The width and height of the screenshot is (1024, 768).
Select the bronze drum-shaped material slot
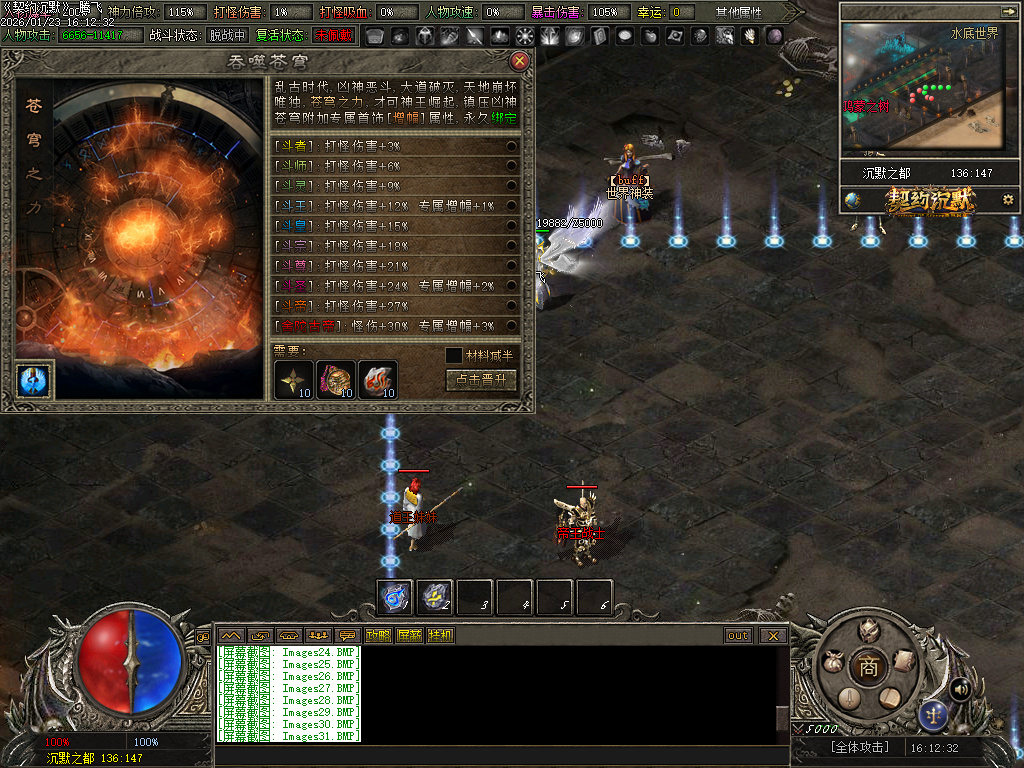pyautogui.click(x=336, y=379)
